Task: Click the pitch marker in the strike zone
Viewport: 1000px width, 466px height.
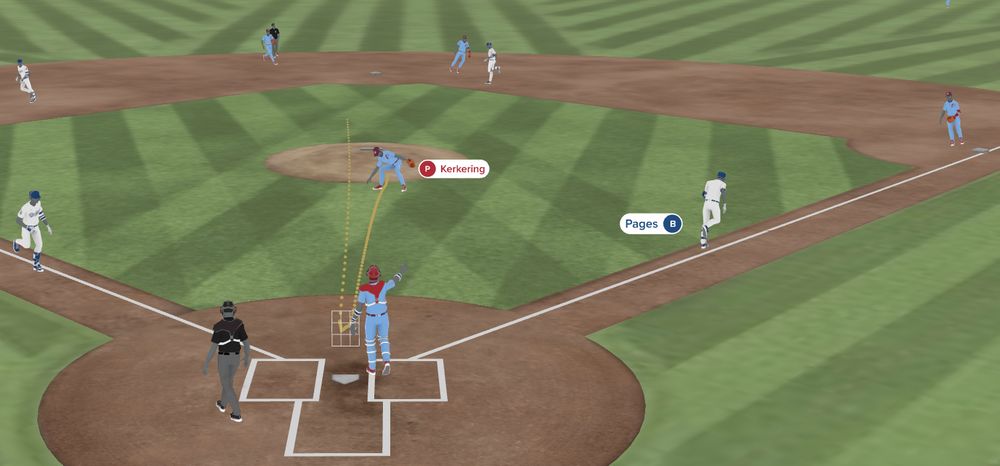Action: tap(343, 327)
